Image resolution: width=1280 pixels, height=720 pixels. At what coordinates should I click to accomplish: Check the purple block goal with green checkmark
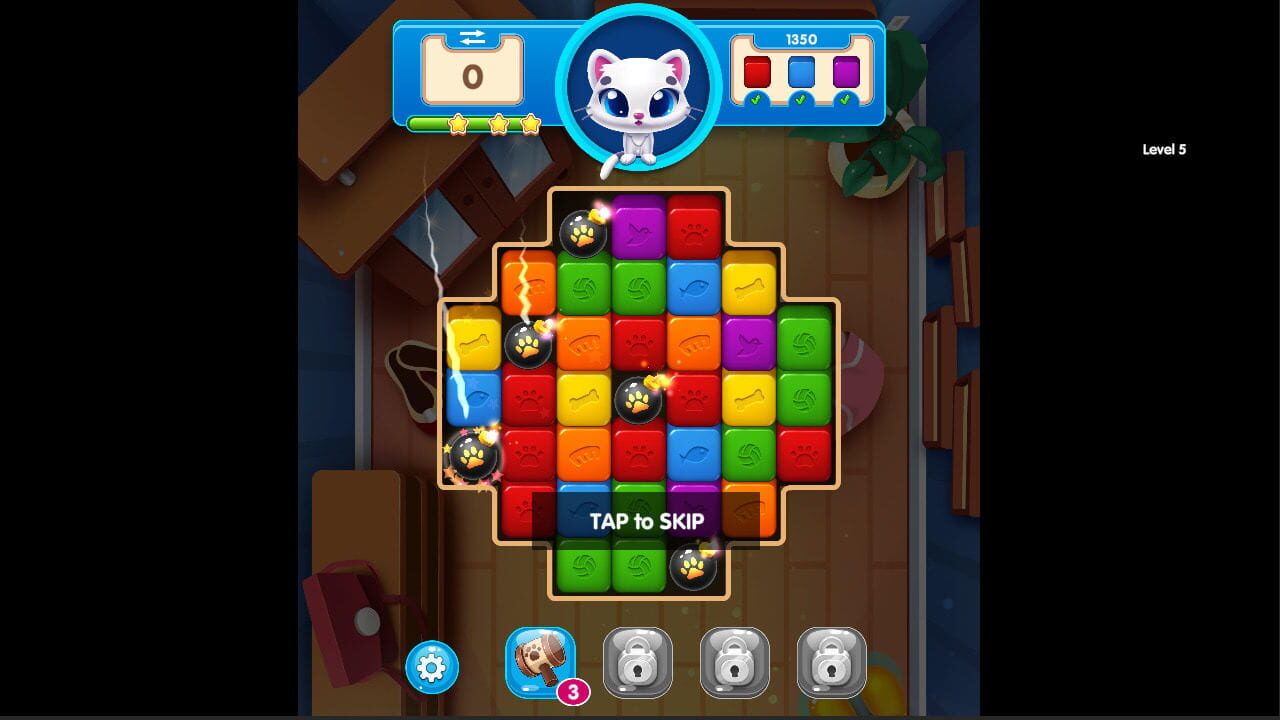coord(846,72)
